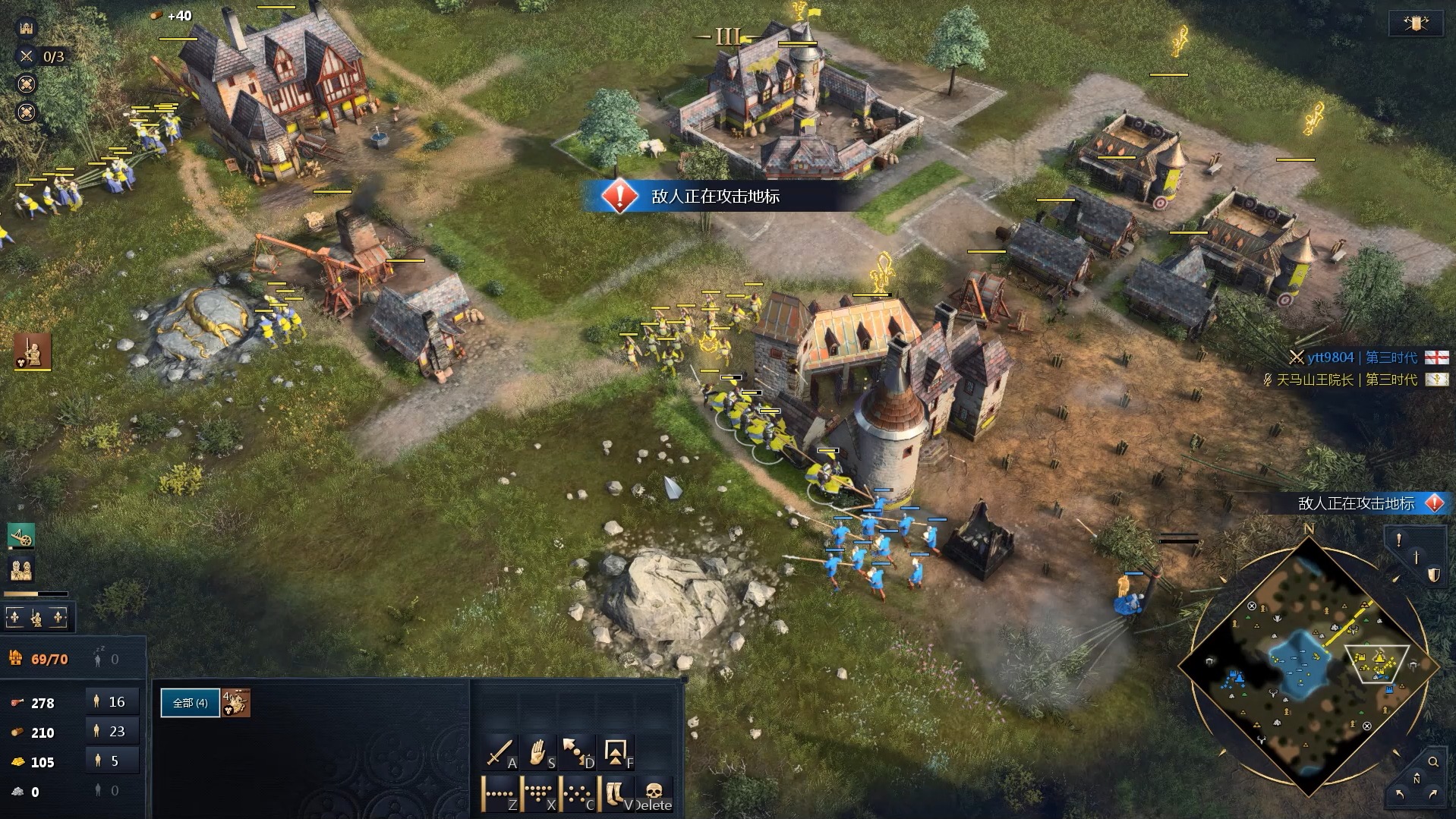Open the siege cart production queue icon
Screen dimensions: 1456x819
[21, 537]
